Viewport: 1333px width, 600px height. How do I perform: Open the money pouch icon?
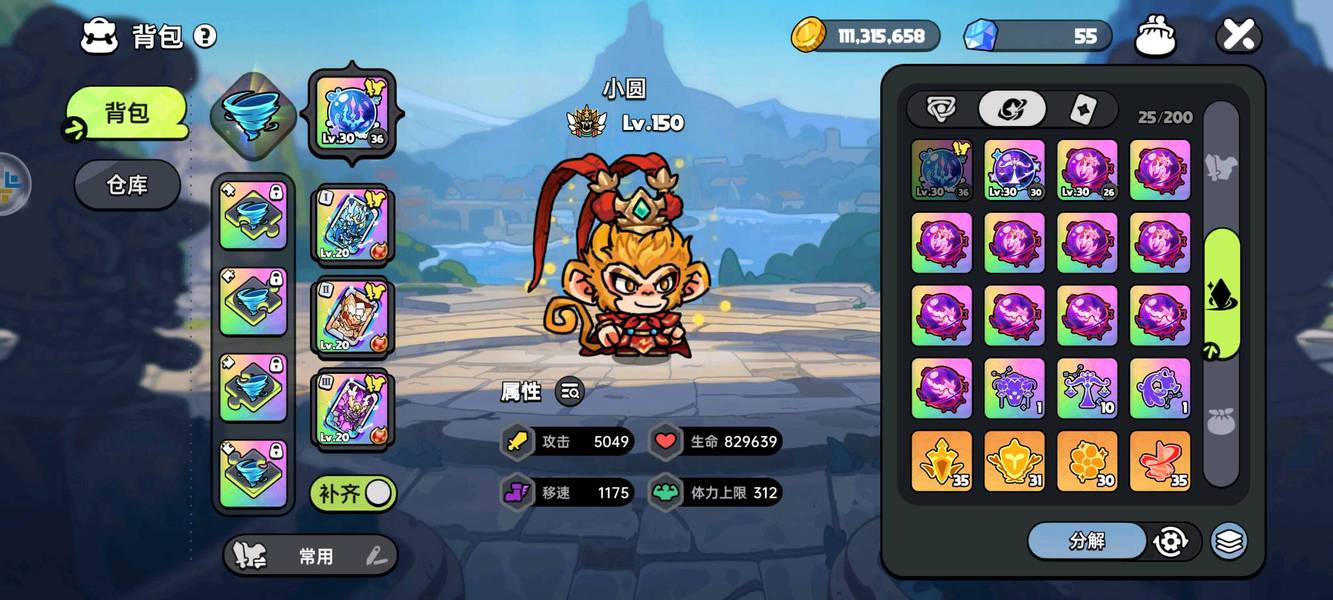click(x=1155, y=37)
